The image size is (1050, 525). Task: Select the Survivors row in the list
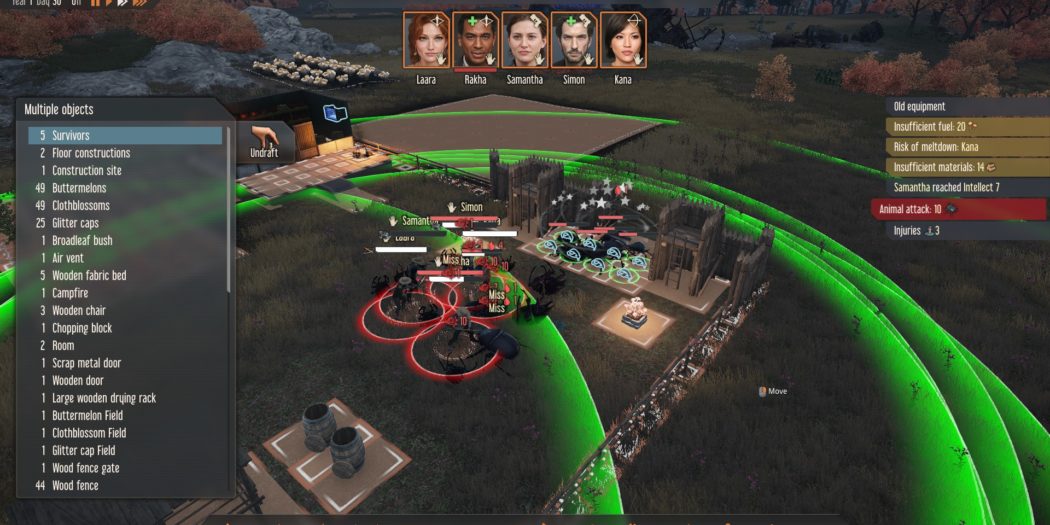click(125, 135)
